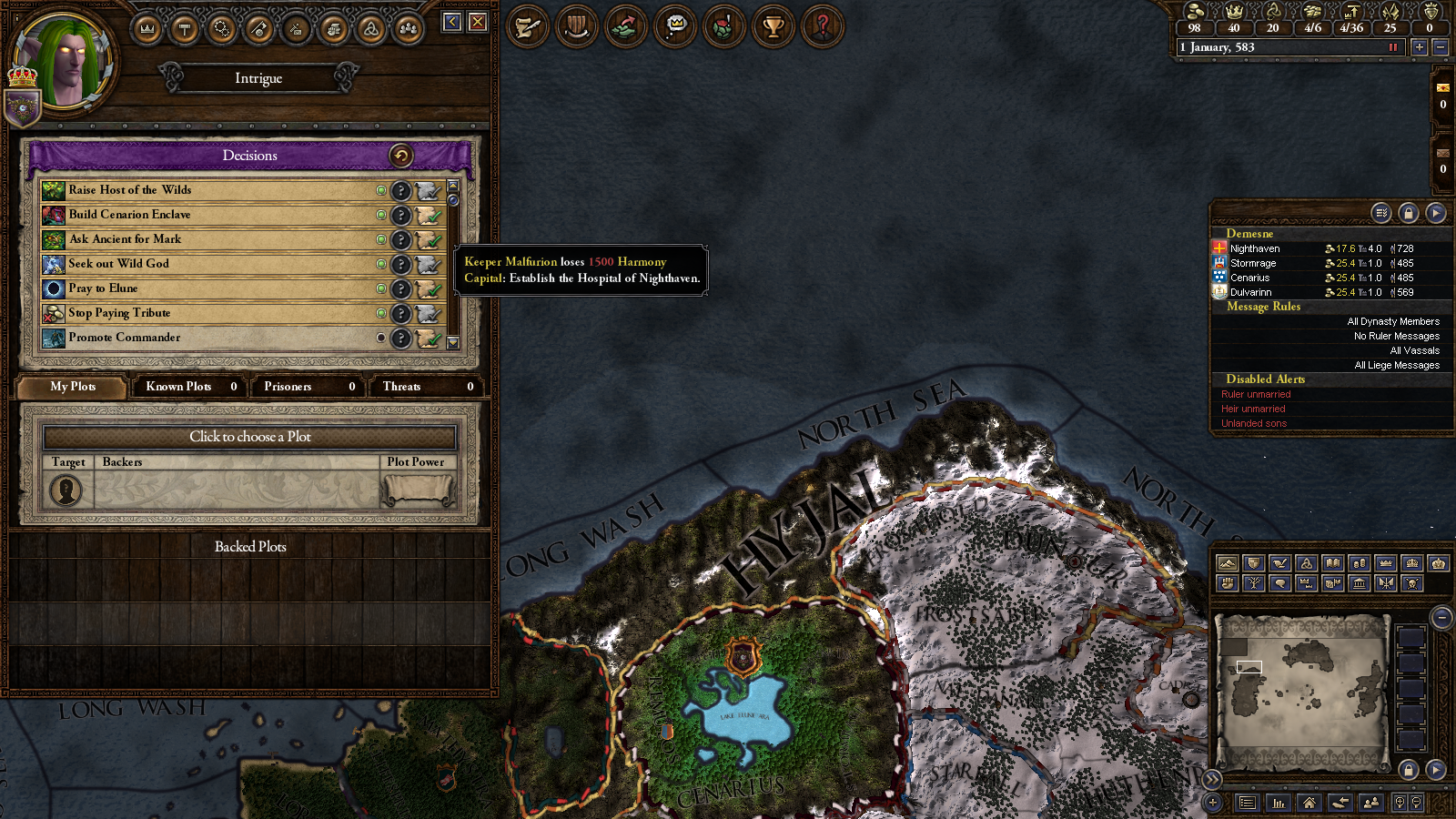Open the Prisoners tab
Screen dimensions: 1456x819
(x=308, y=387)
